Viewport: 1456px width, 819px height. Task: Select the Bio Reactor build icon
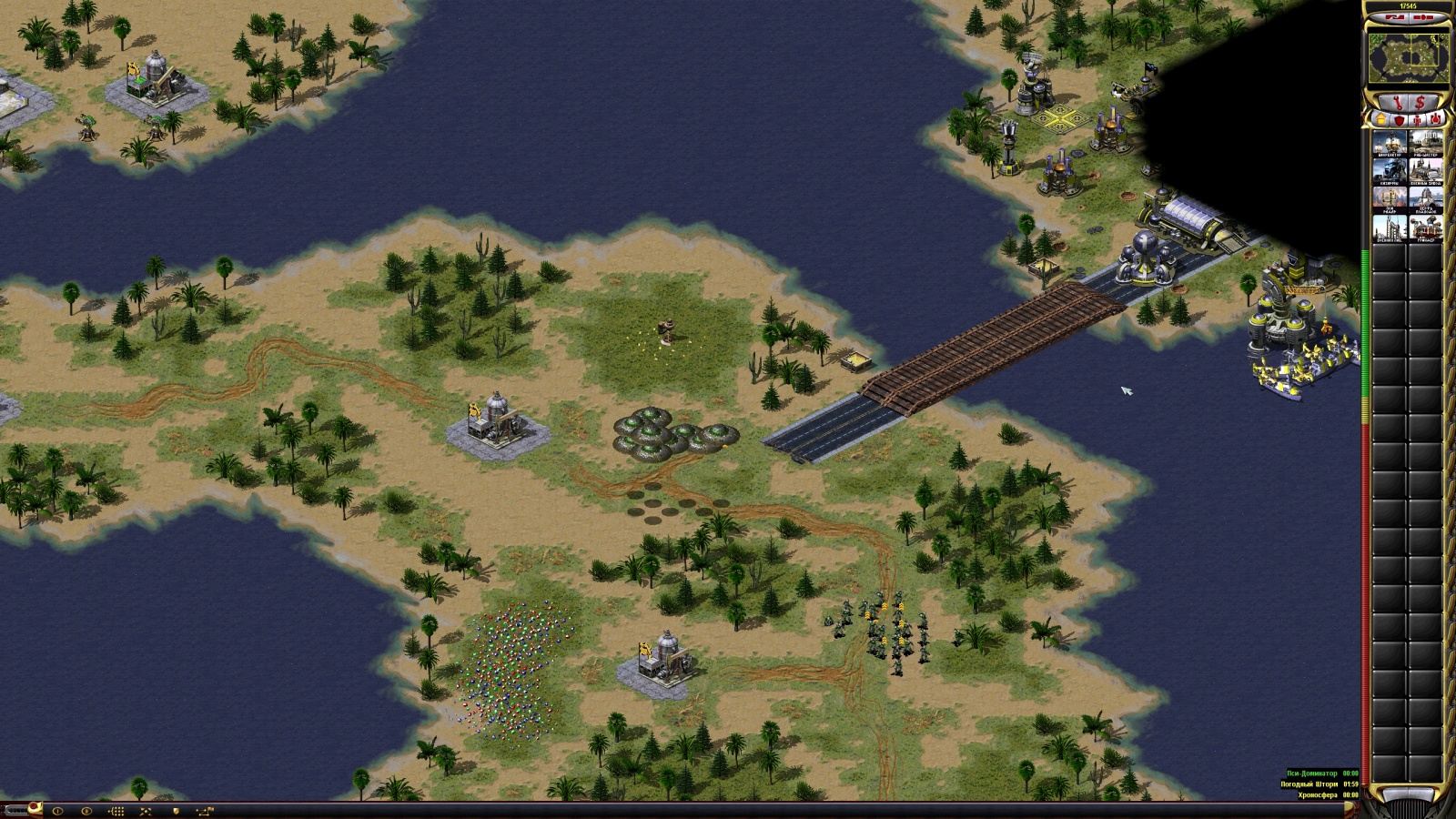point(1390,144)
